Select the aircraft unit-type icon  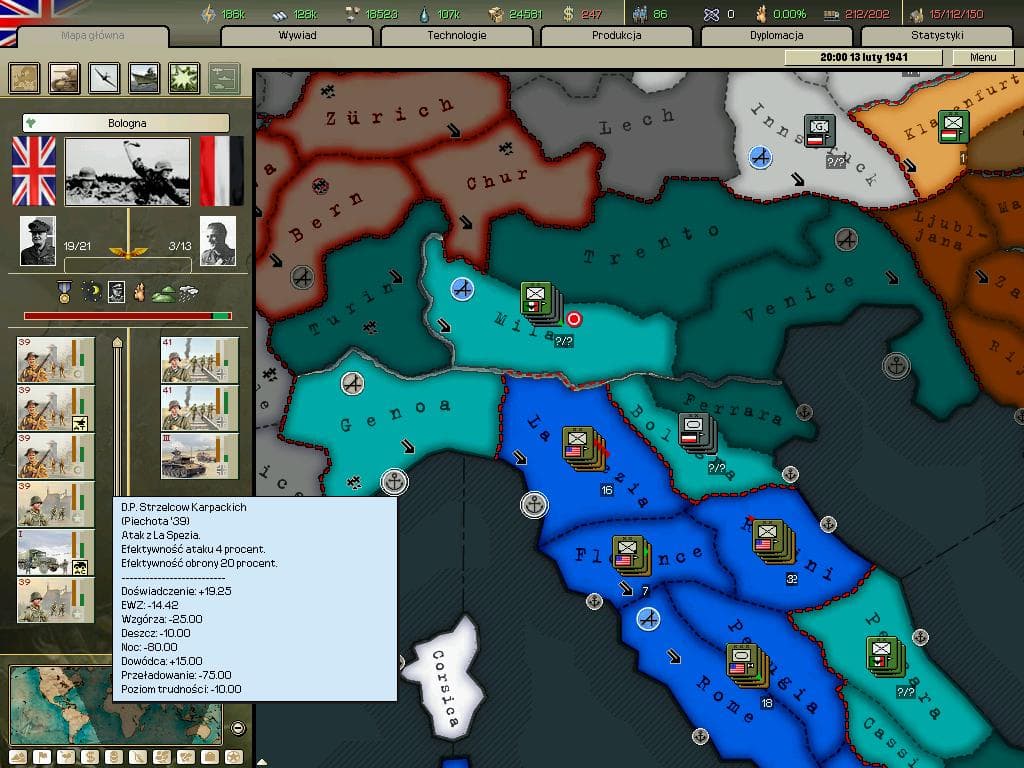click(104, 78)
